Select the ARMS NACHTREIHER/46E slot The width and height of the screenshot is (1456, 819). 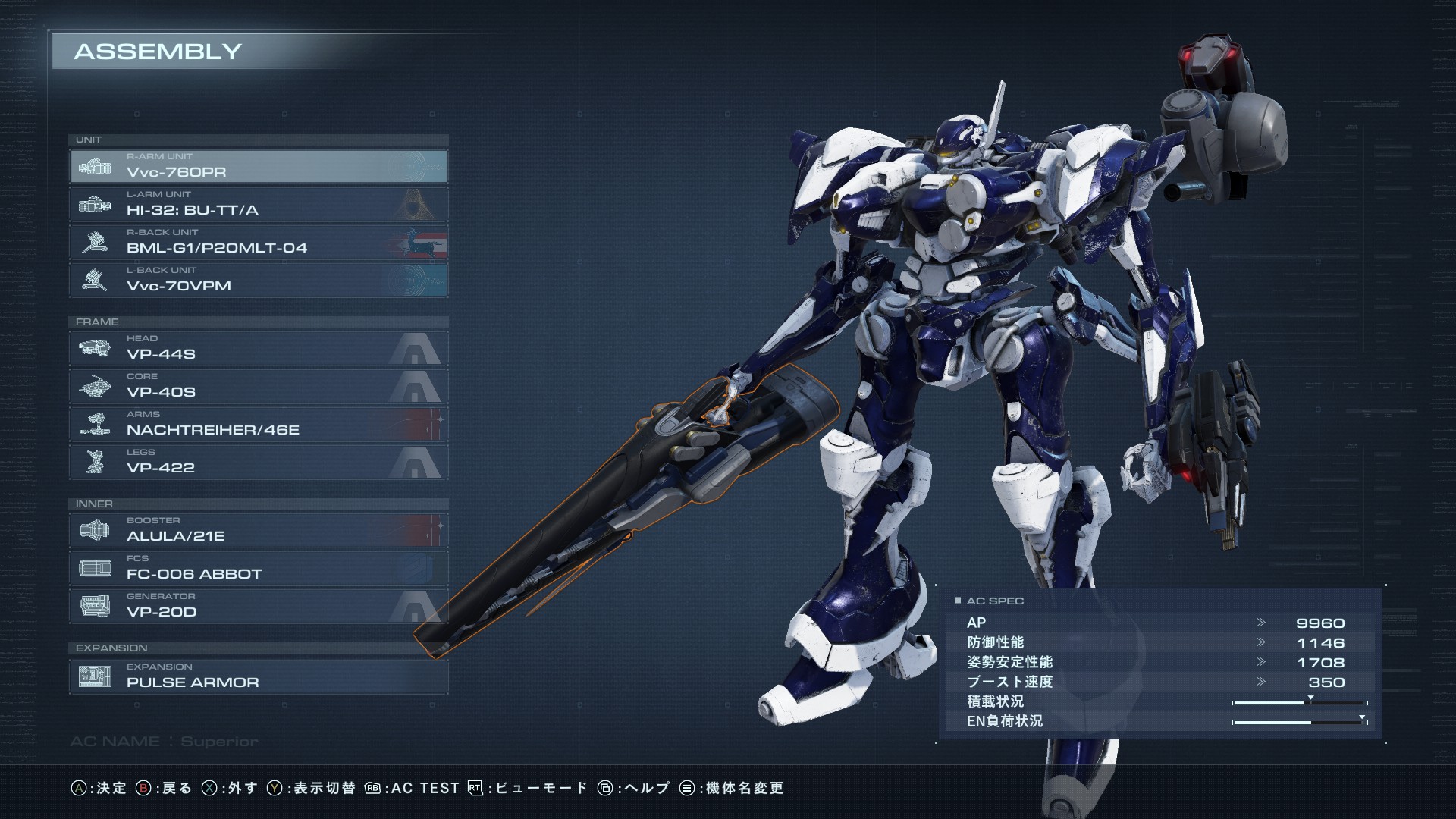pos(259,424)
